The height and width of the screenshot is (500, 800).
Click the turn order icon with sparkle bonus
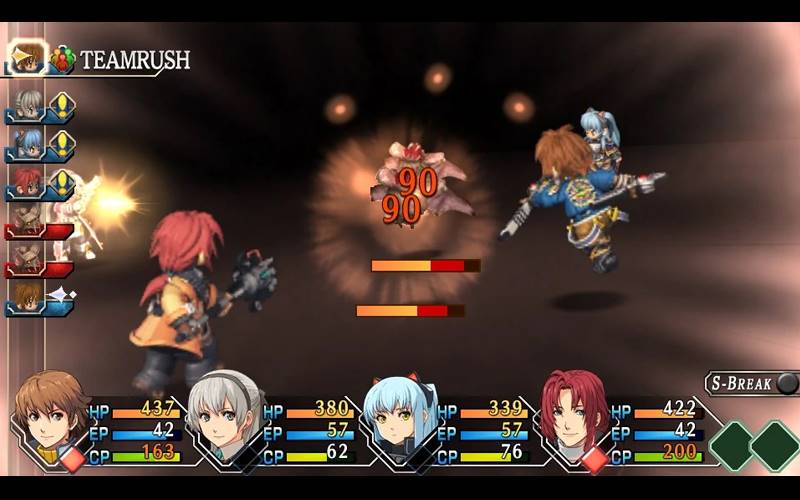point(28,298)
